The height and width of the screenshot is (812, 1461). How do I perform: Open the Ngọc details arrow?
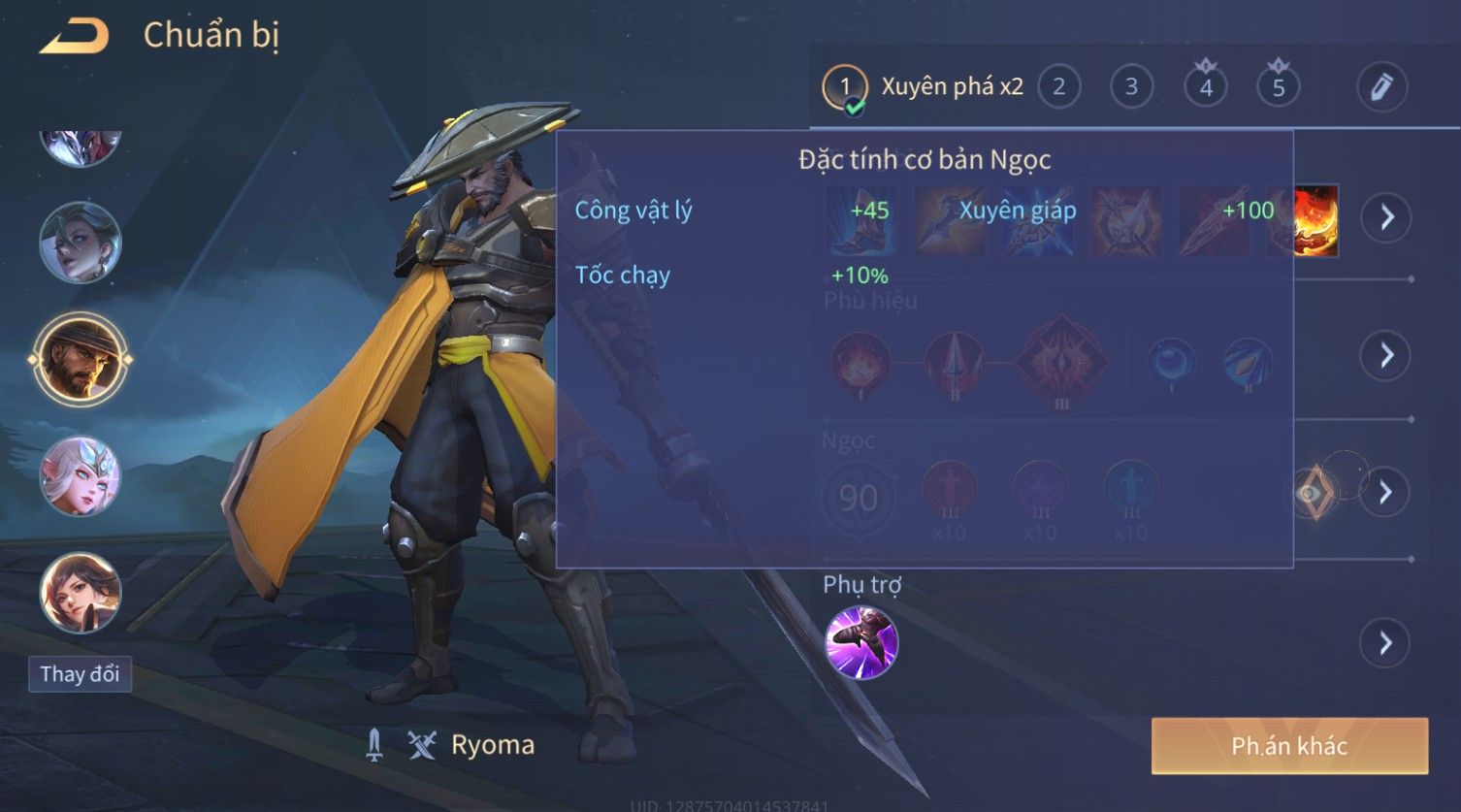(x=1385, y=492)
